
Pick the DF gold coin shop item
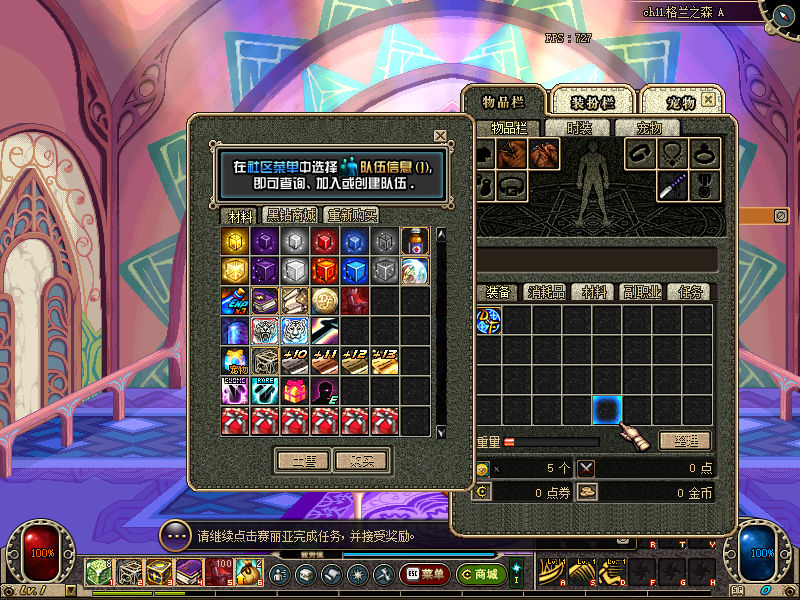coord(325,301)
